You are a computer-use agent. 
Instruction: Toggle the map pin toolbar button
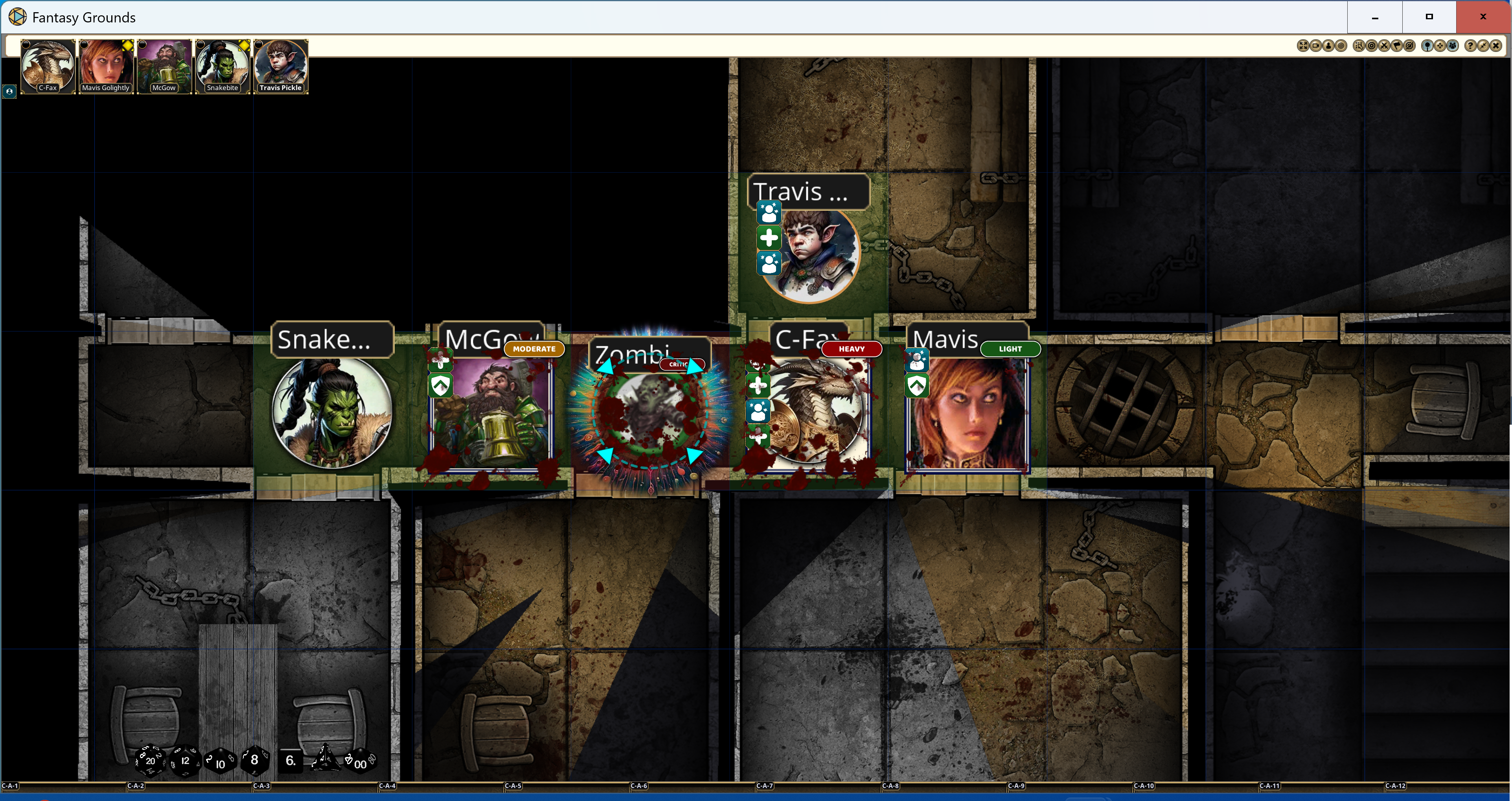coord(1427,46)
